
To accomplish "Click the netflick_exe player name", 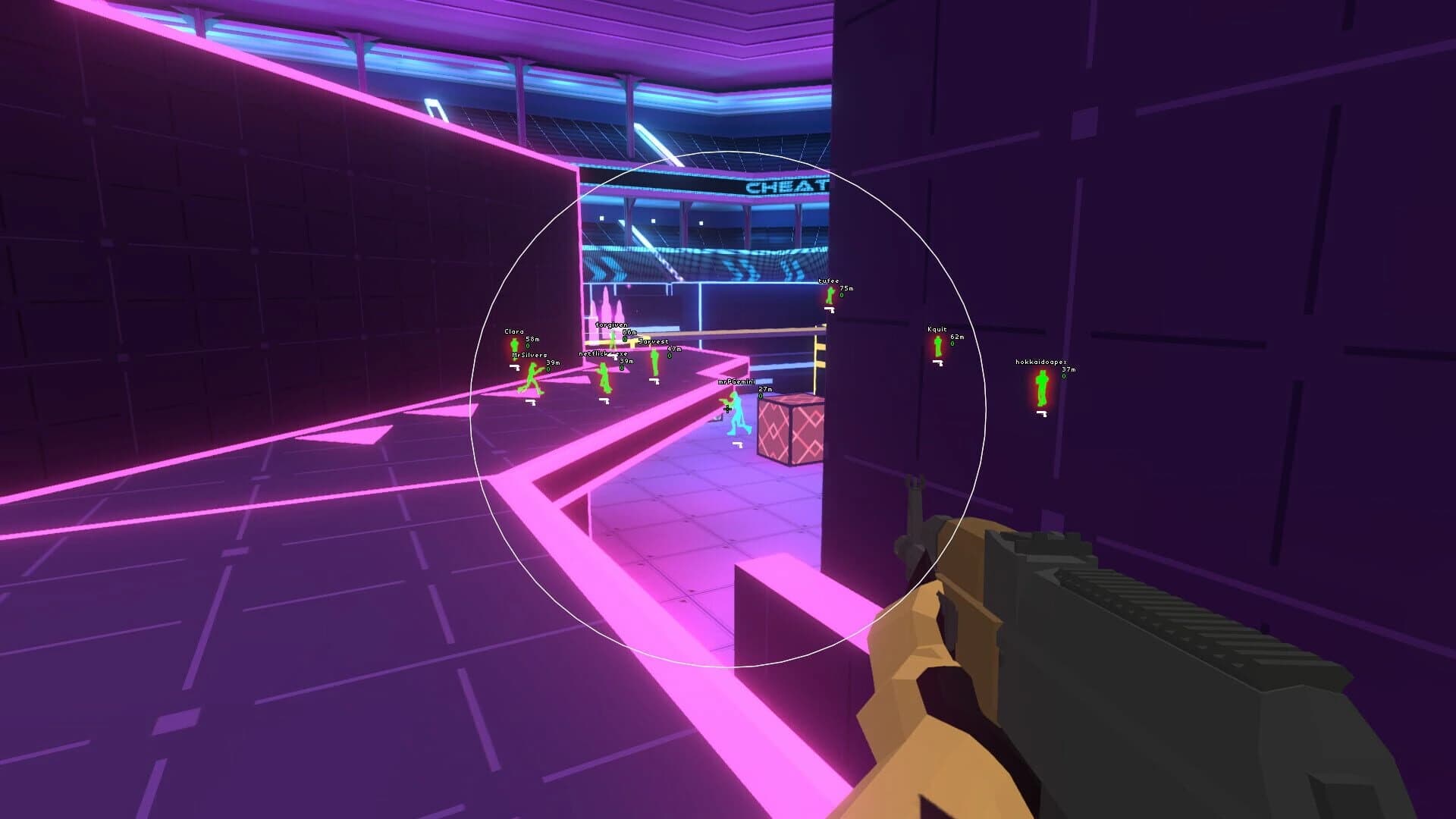I will coord(603,353).
